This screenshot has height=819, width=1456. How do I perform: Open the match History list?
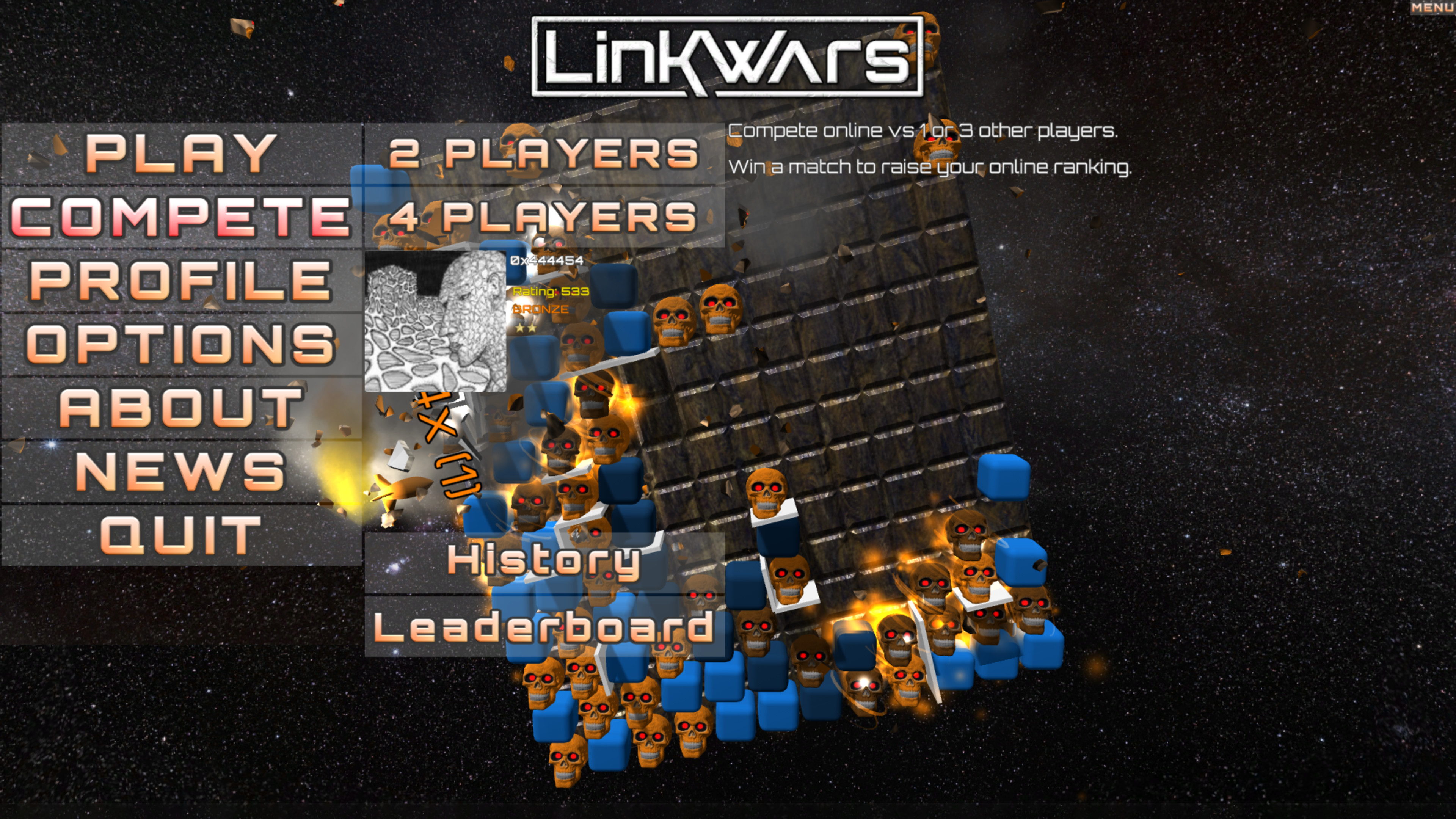tap(546, 560)
